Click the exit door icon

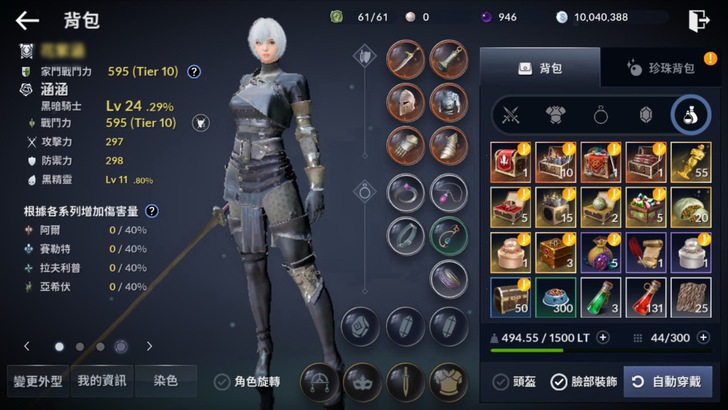click(x=697, y=20)
